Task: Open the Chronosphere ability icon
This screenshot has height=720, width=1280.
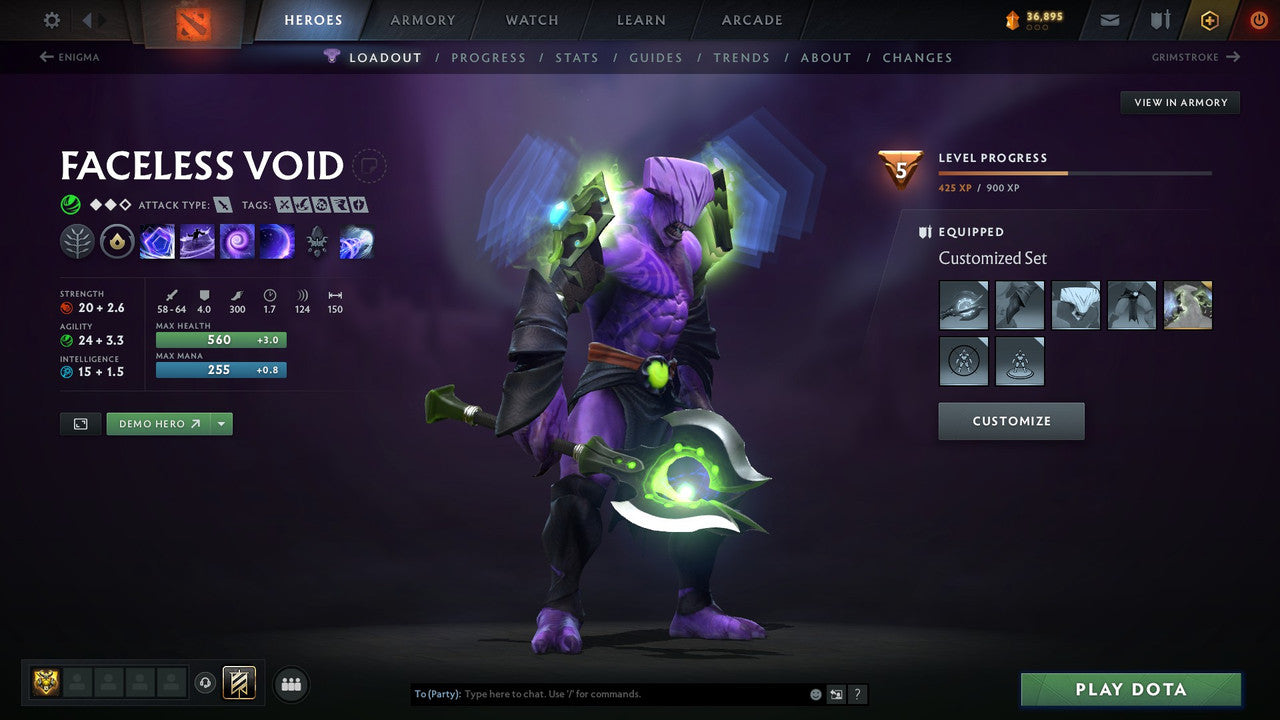Action: tap(277, 240)
